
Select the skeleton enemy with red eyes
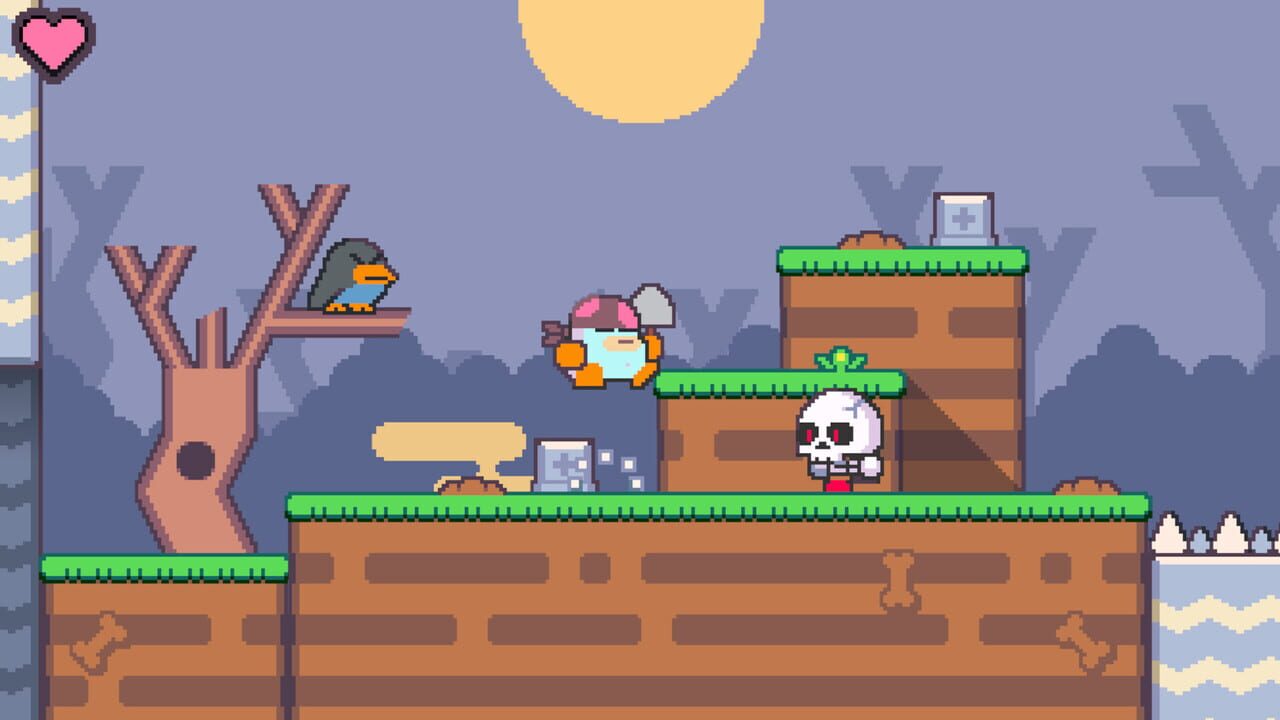tap(838, 440)
